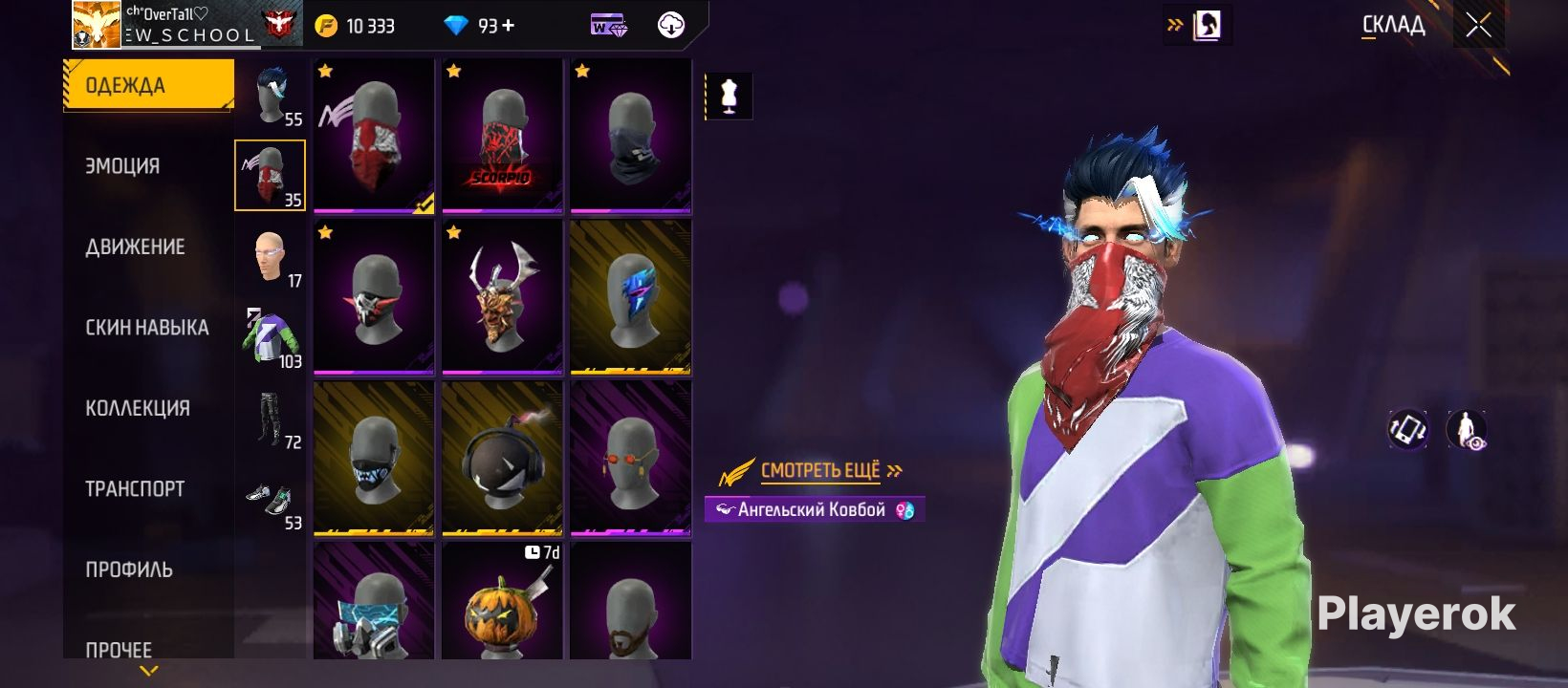
Task: Open the mannequin outfit preset icon
Action: pos(730,97)
